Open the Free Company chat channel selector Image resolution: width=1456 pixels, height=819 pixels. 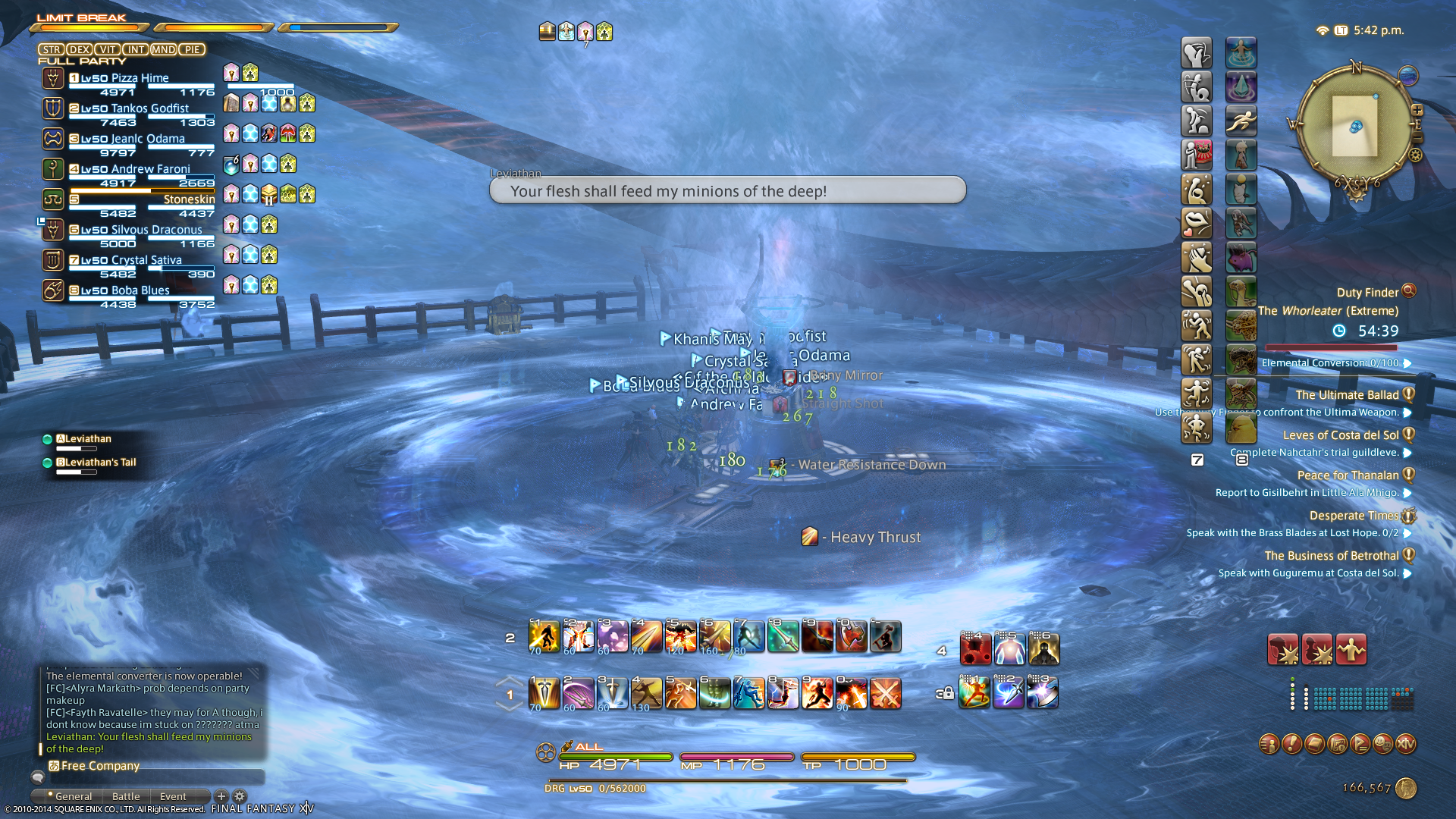click(x=95, y=766)
